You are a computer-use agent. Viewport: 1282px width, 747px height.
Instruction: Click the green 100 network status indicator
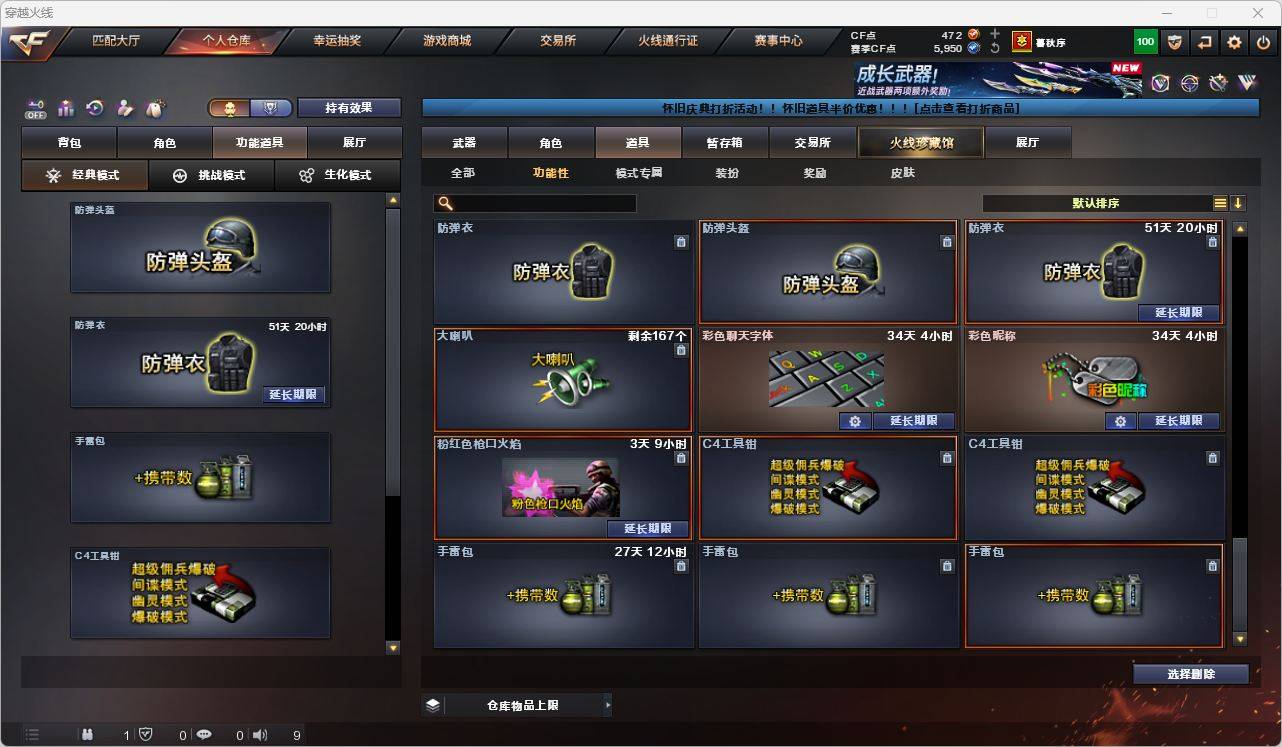(1146, 42)
